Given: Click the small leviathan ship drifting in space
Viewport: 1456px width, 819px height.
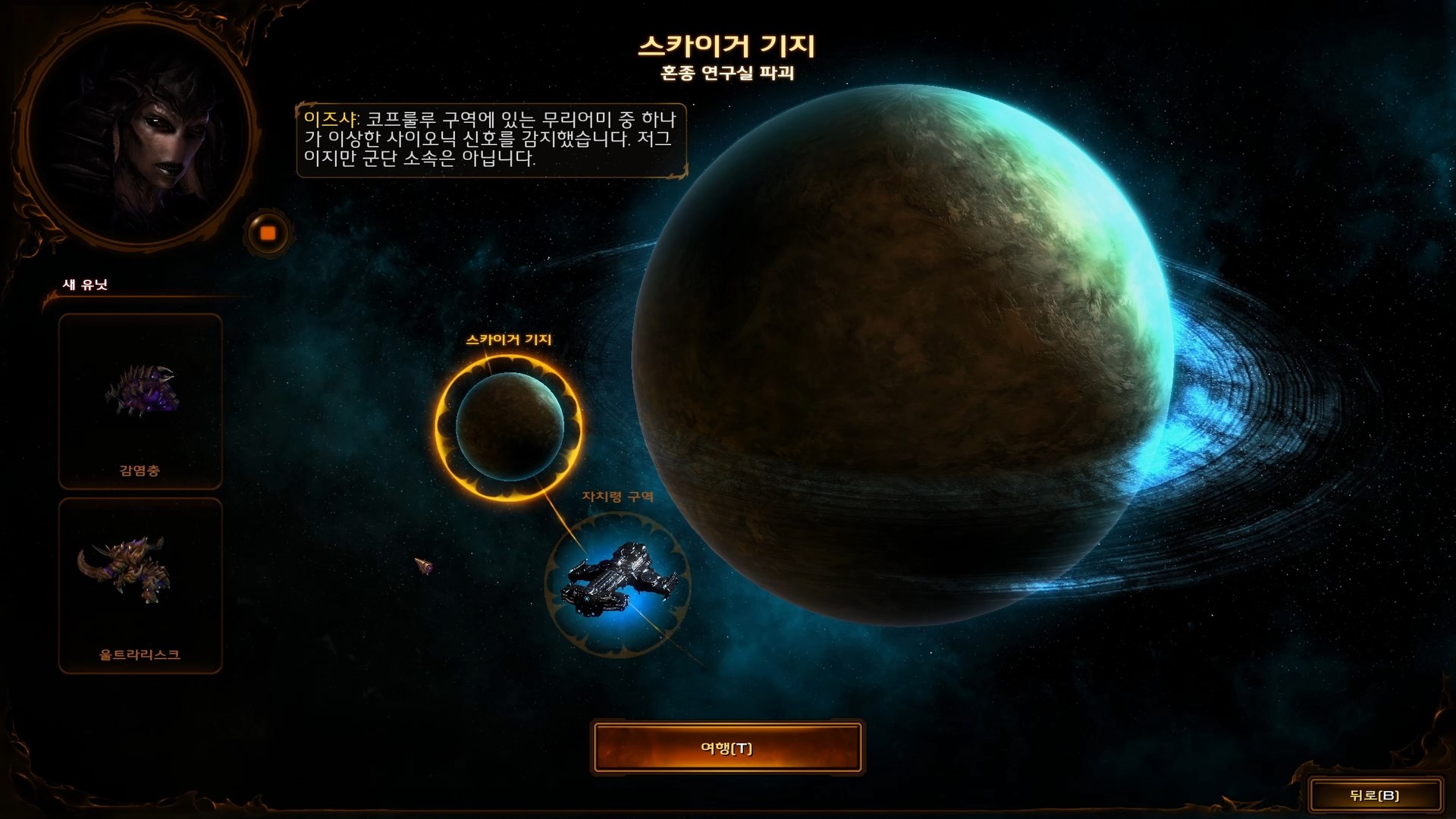Looking at the screenshot, I should click(422, 566).
